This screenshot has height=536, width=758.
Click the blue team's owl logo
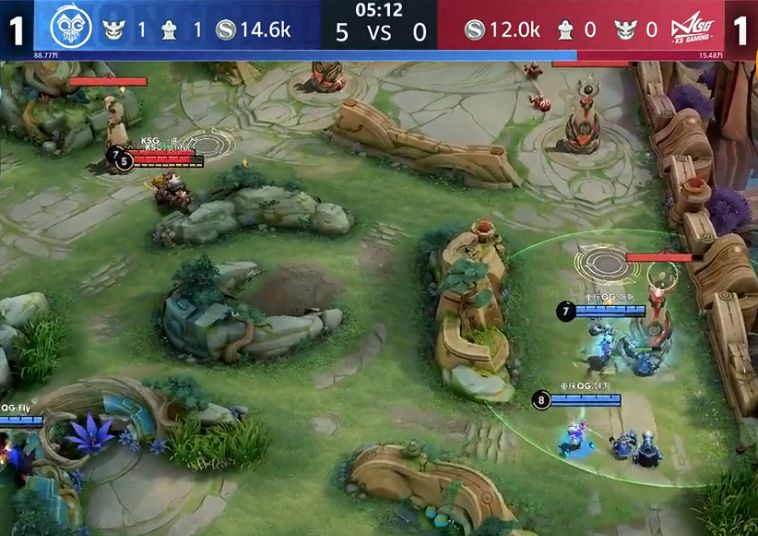coord(69,25)
